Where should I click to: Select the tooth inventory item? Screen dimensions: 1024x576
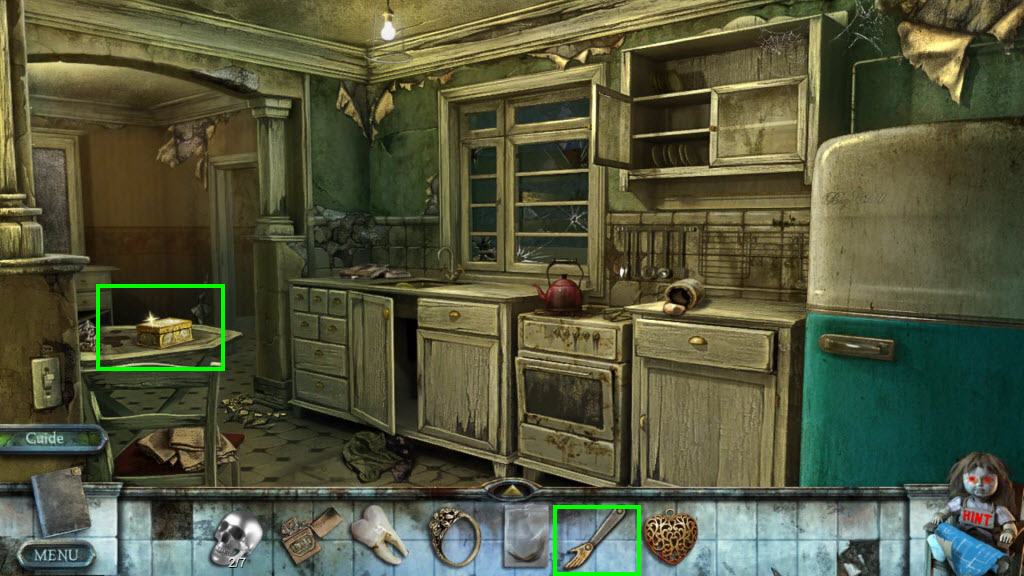[381, 535]
